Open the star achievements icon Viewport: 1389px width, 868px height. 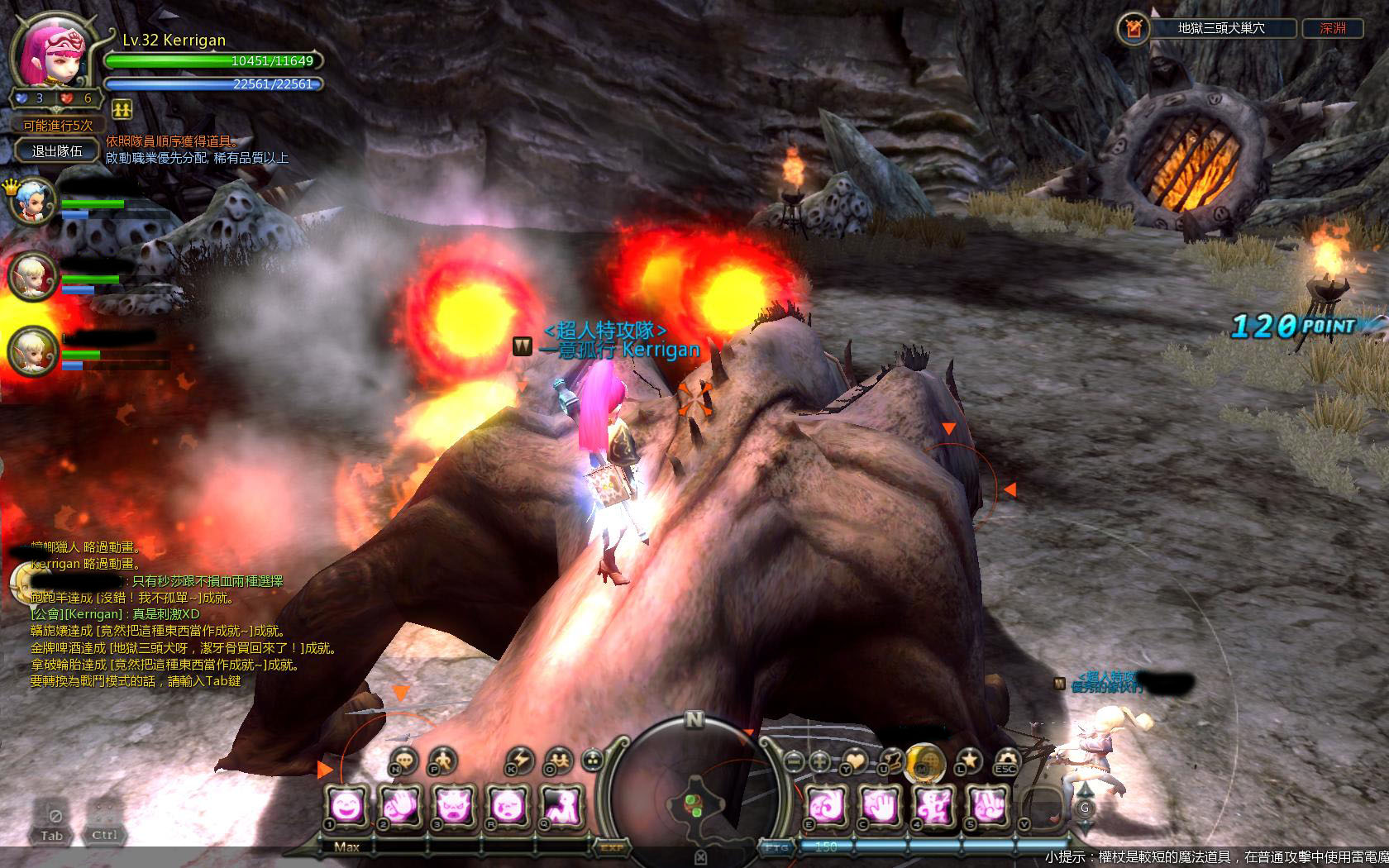[969, 760]
